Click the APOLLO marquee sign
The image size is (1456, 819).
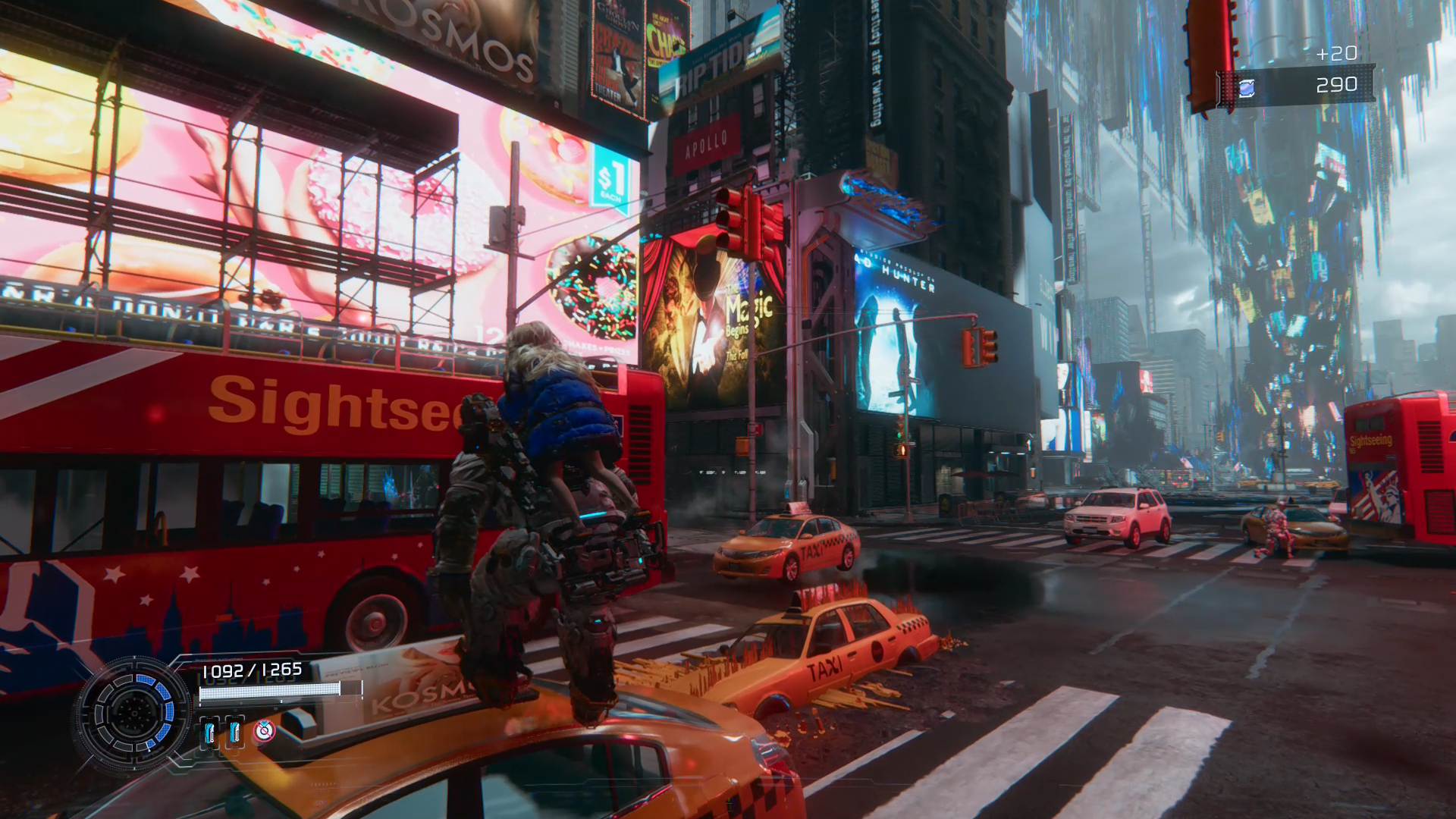(707, 144)
